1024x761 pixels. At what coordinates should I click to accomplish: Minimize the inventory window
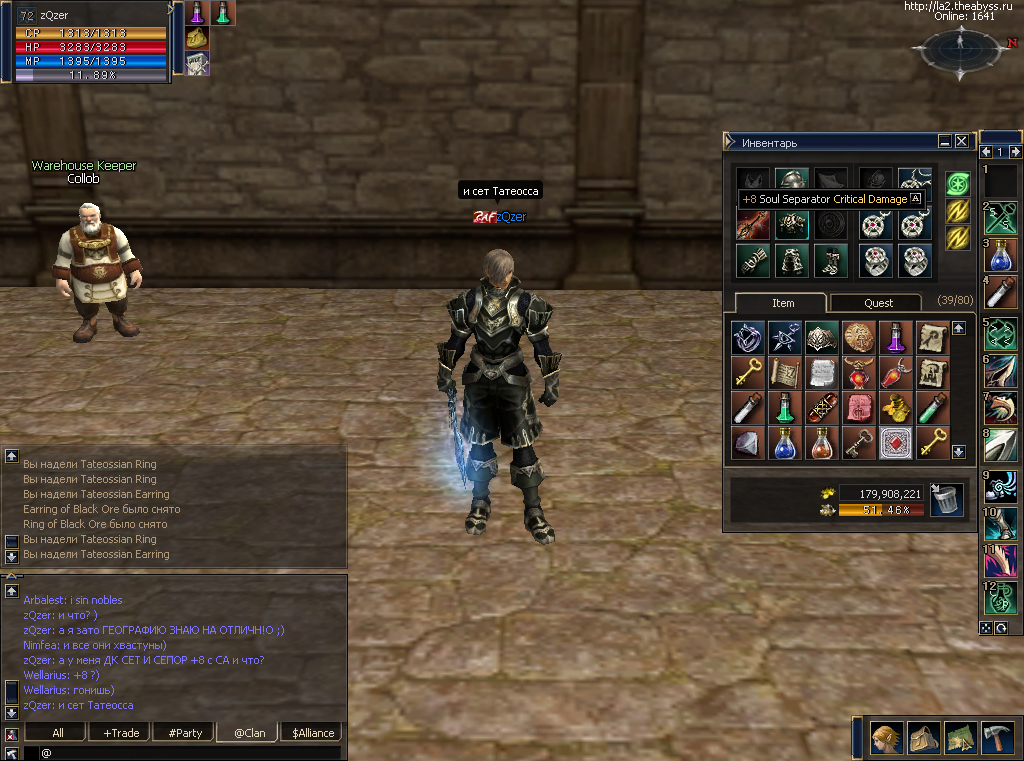tap(945, 142)
